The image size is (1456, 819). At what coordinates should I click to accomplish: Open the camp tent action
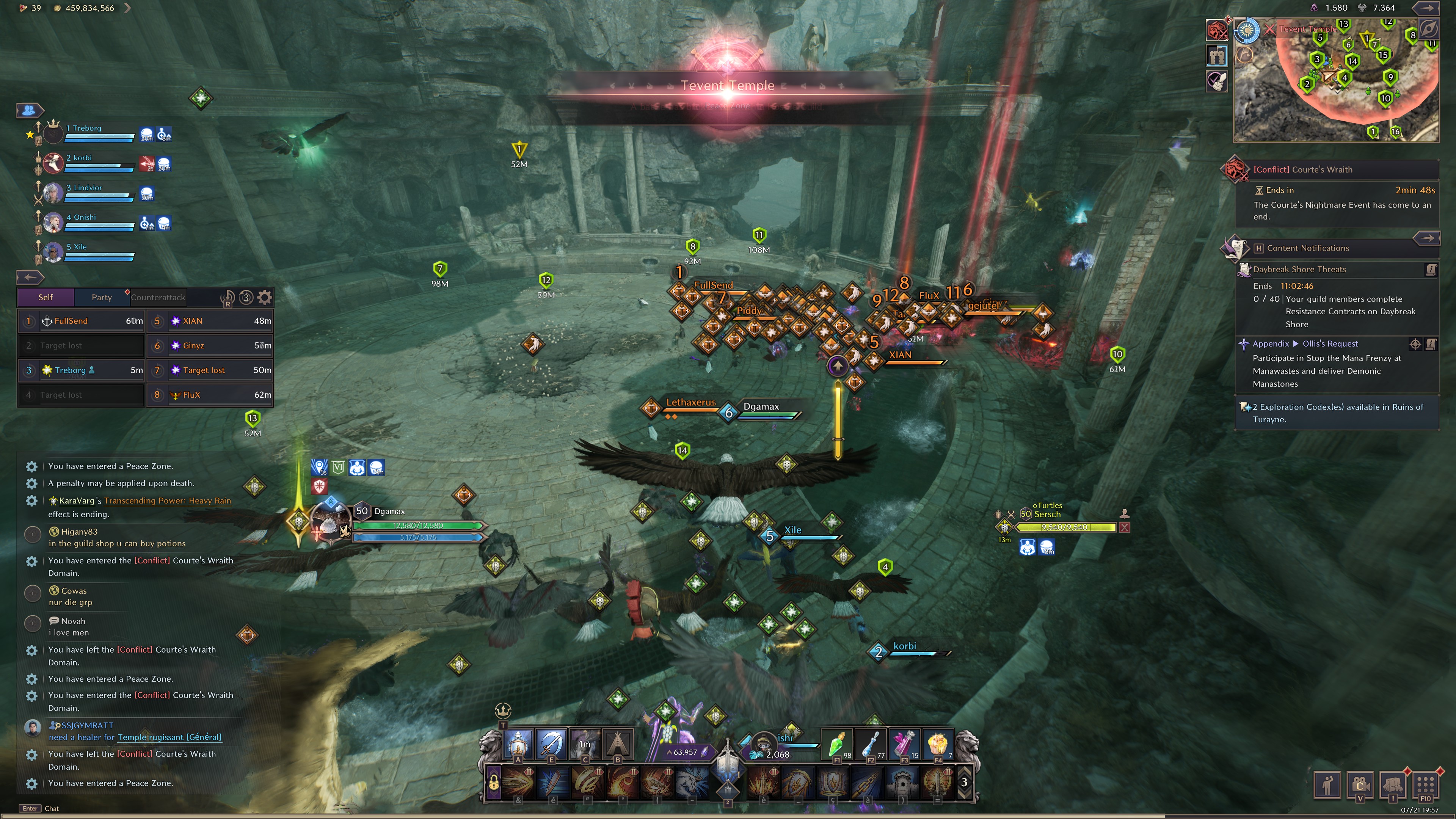618,744
